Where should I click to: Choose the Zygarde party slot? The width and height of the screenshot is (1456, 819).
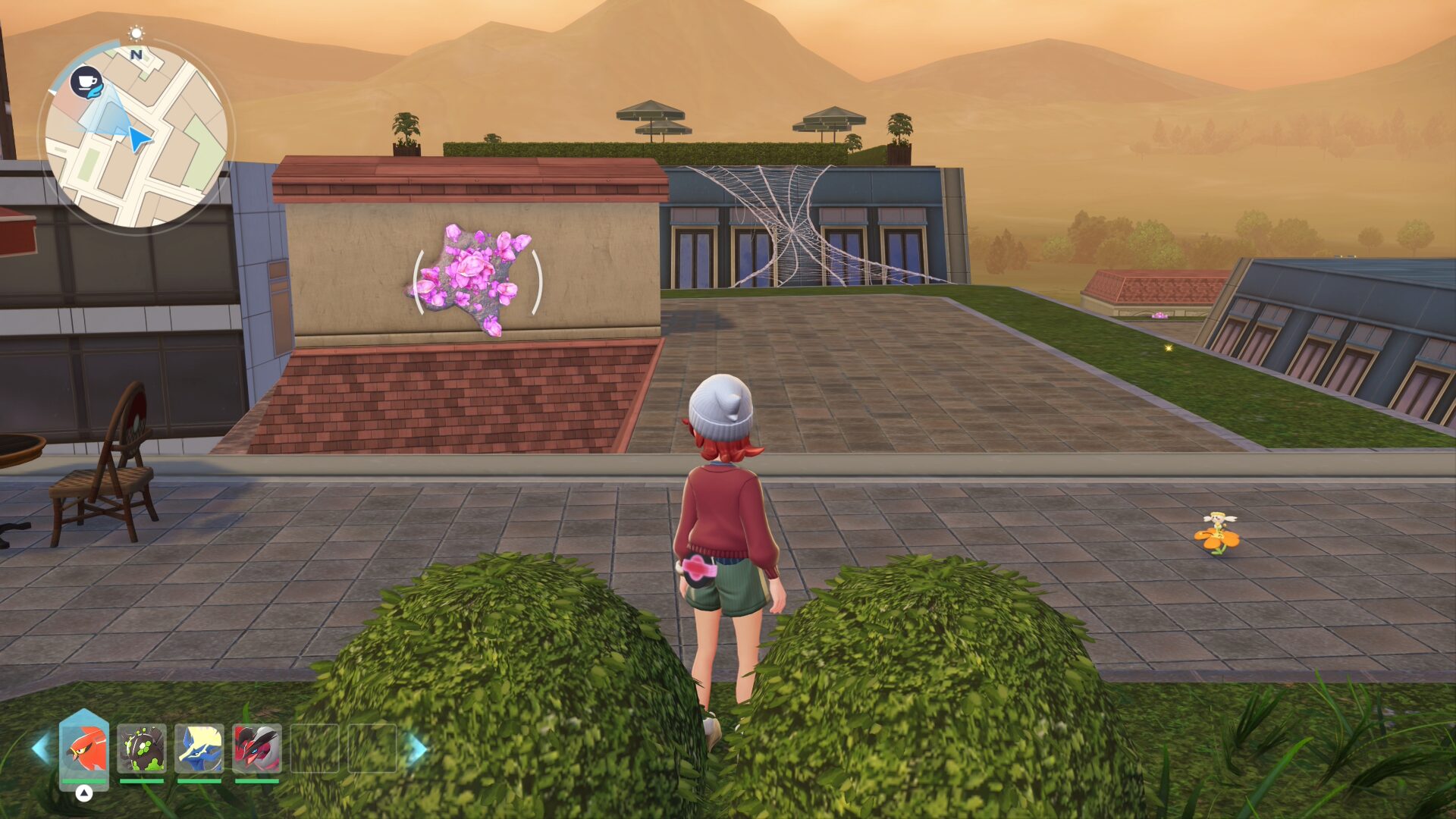click(142, 748)
